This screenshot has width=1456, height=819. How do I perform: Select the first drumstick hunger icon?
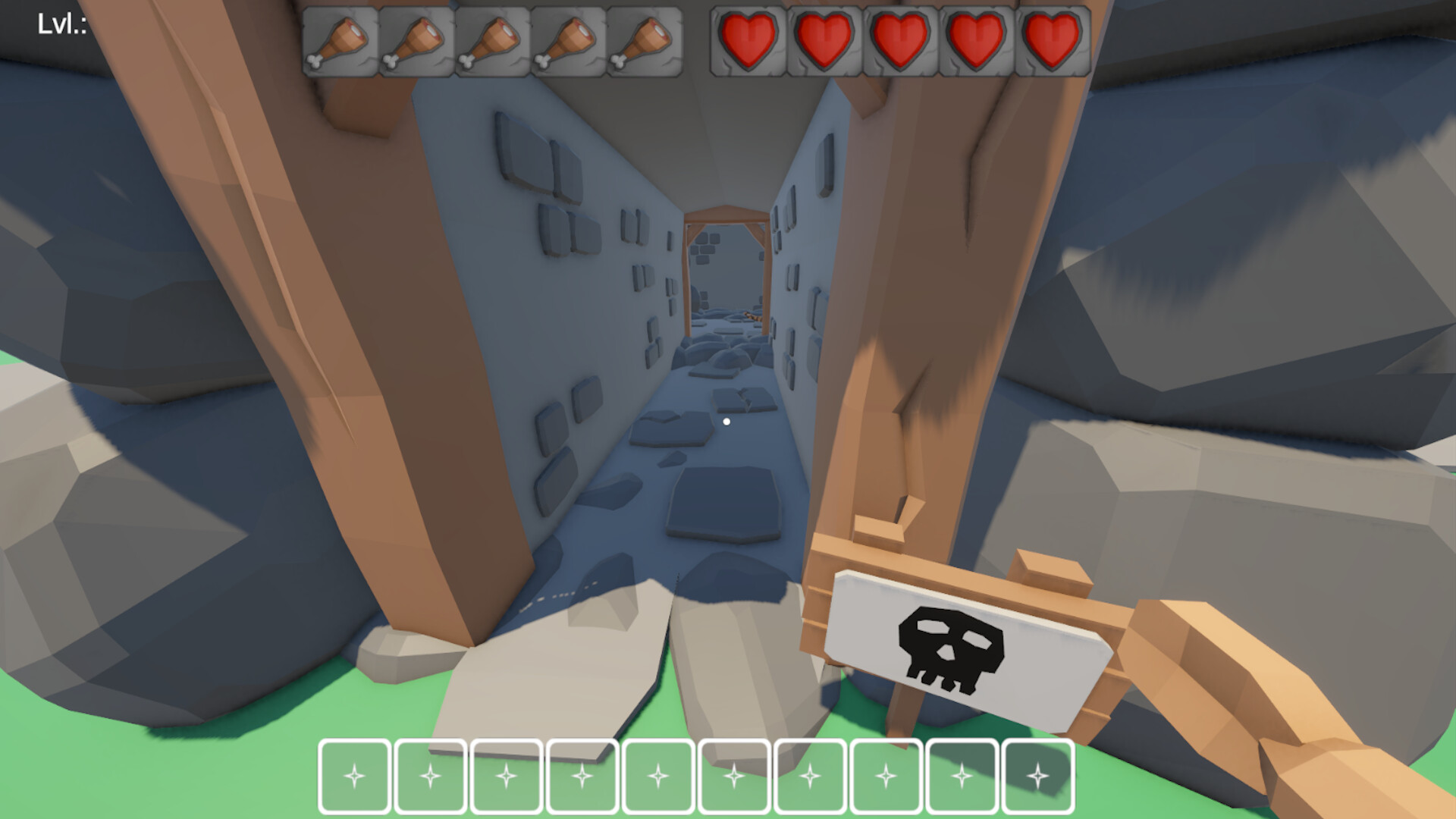click(x=340, y=42)
